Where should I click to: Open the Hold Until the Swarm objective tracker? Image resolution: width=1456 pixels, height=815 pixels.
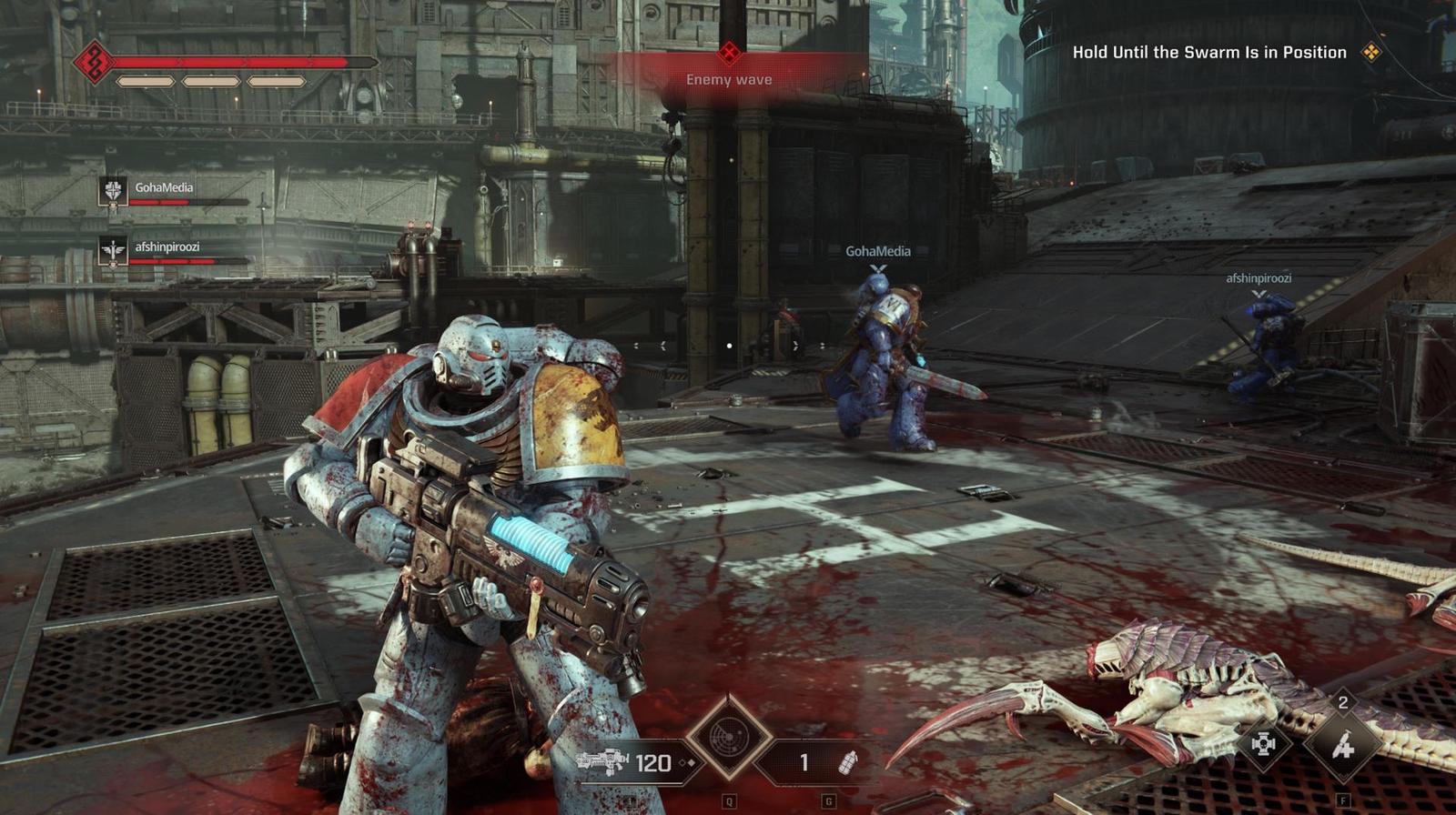[x=1208, y=53]
